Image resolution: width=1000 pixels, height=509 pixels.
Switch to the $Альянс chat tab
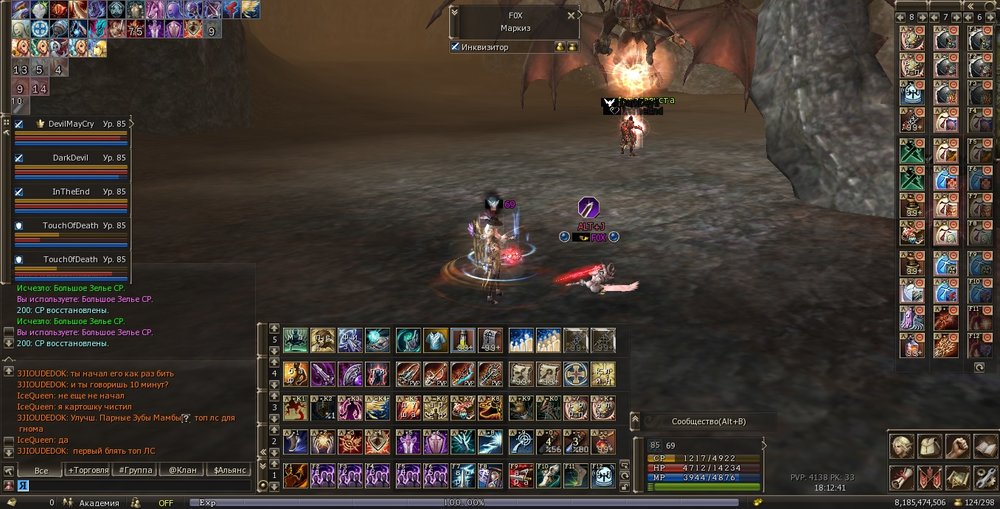tap(229, 469)
